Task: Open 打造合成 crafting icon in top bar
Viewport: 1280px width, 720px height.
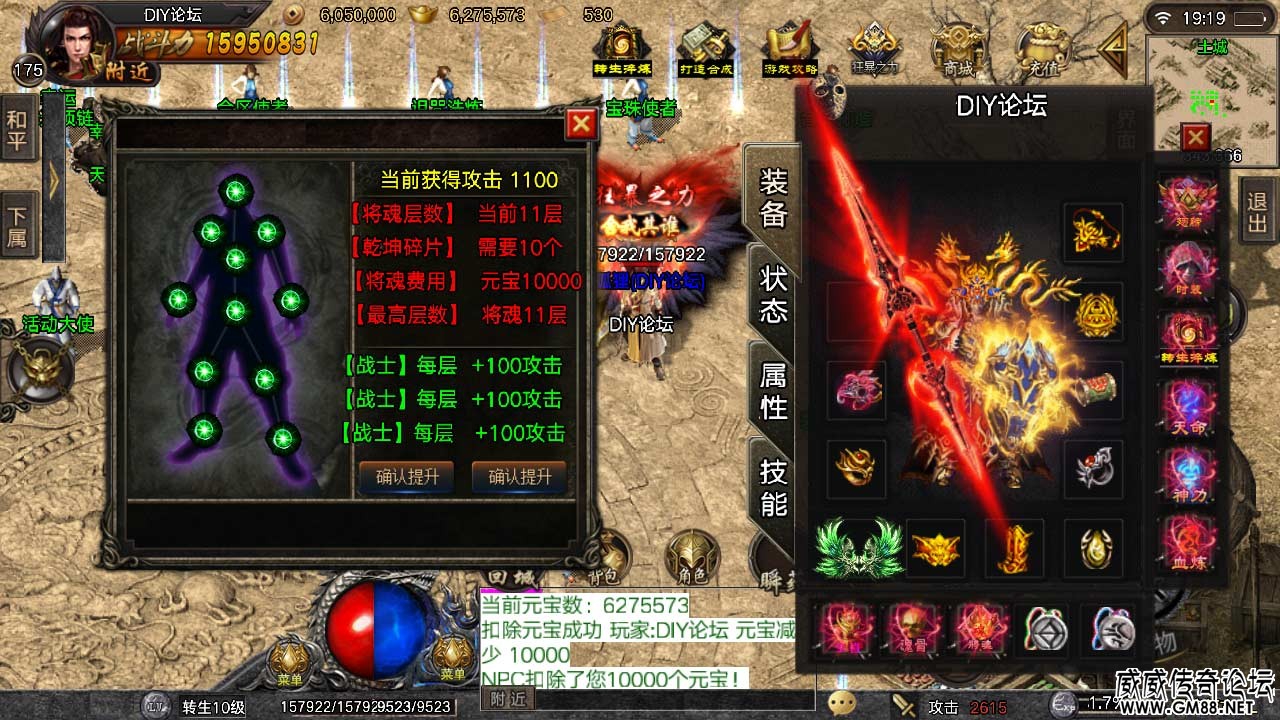Action: pyautogui.click(x=706, y=50)
